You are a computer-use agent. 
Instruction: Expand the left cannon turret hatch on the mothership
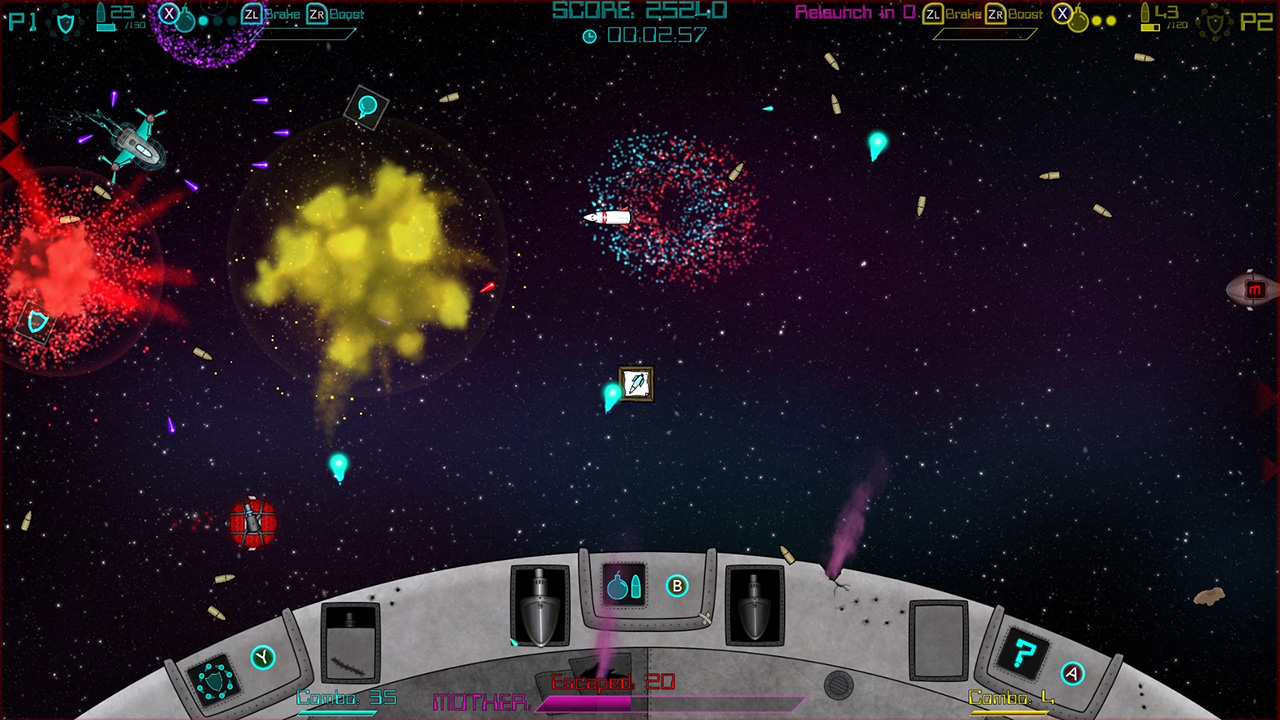point(540,606)
